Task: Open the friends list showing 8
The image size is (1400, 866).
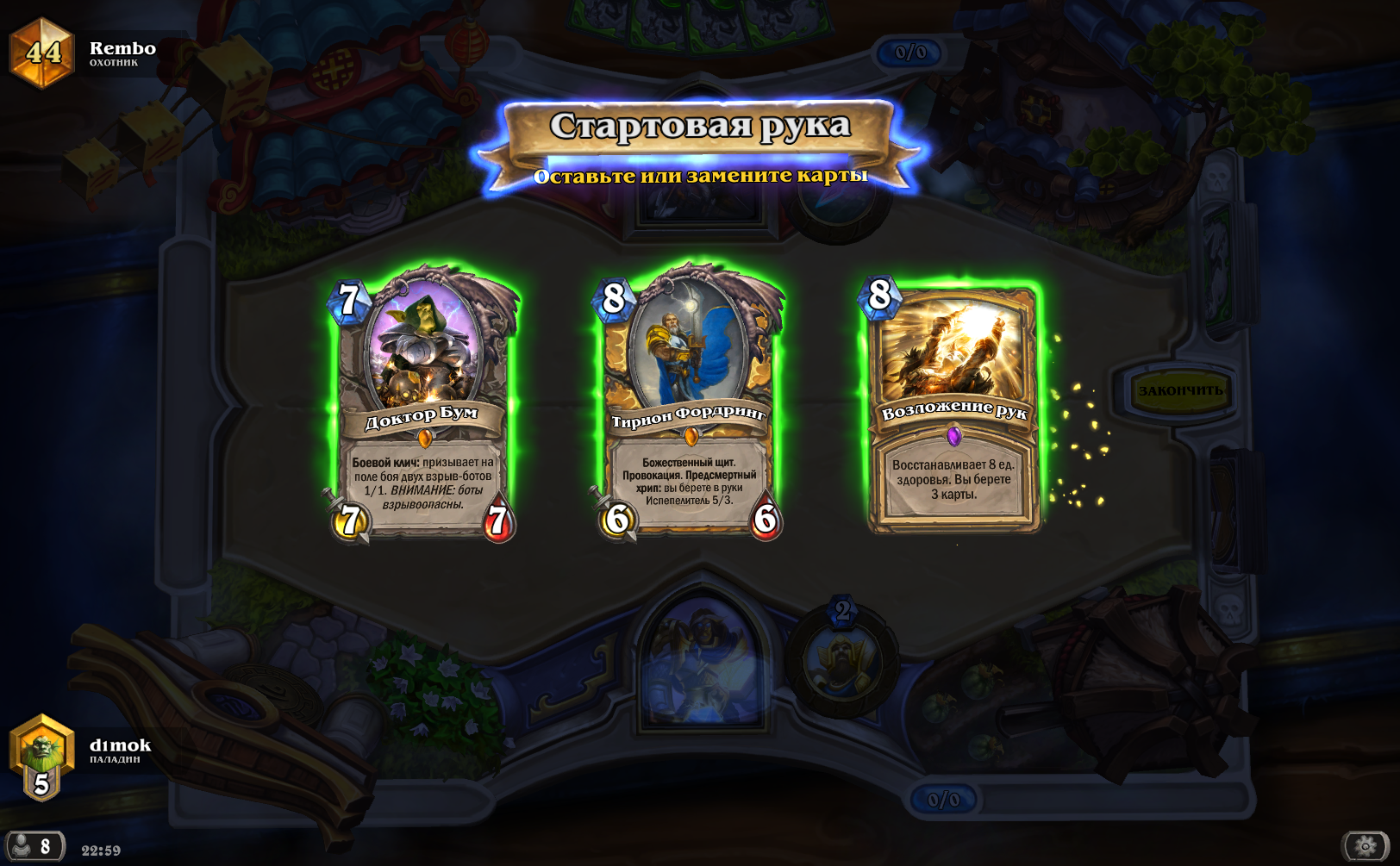Action: [x=34, y=846]
